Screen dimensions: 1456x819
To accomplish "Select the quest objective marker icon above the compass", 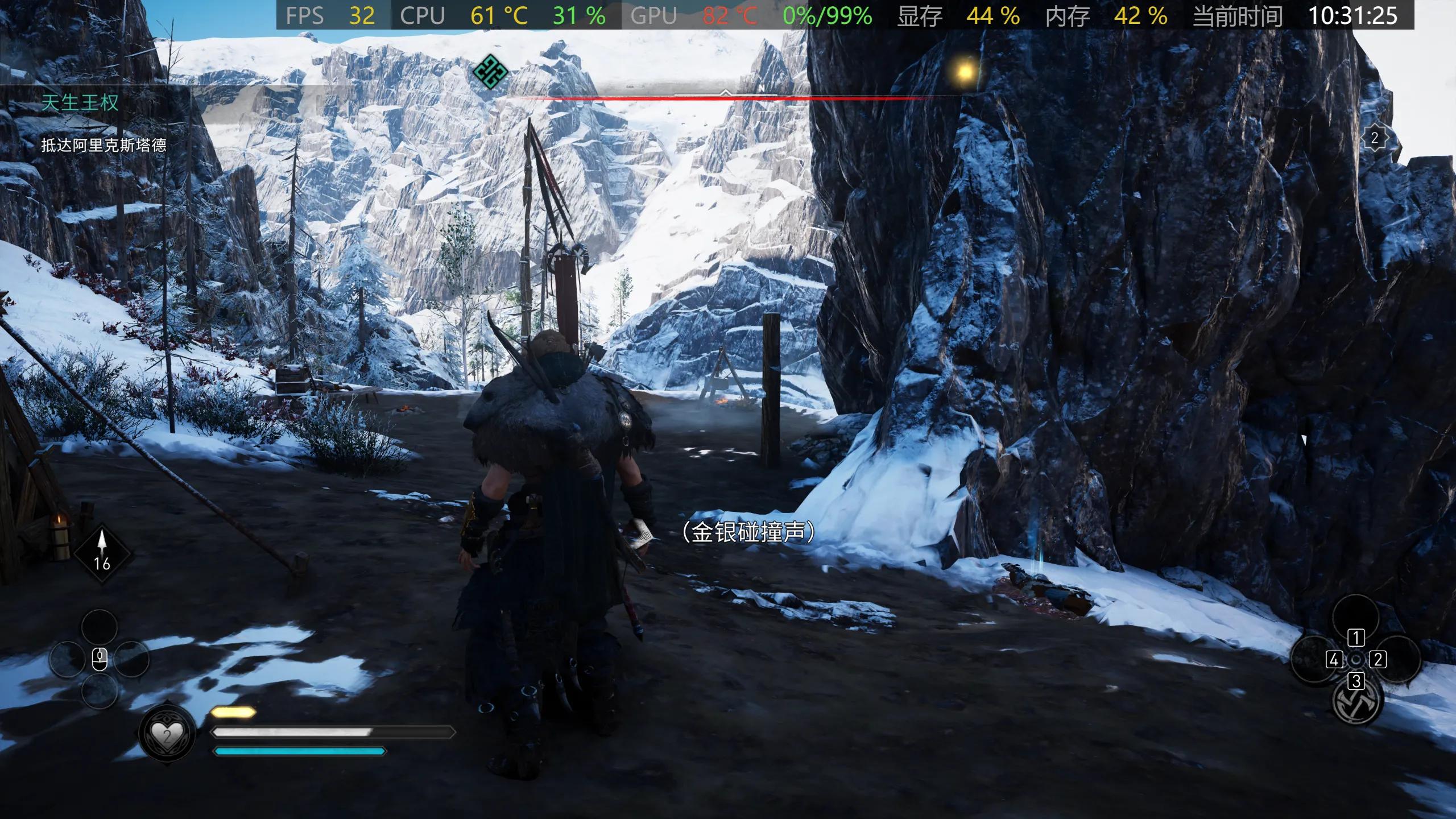I will tap(490, 73).
